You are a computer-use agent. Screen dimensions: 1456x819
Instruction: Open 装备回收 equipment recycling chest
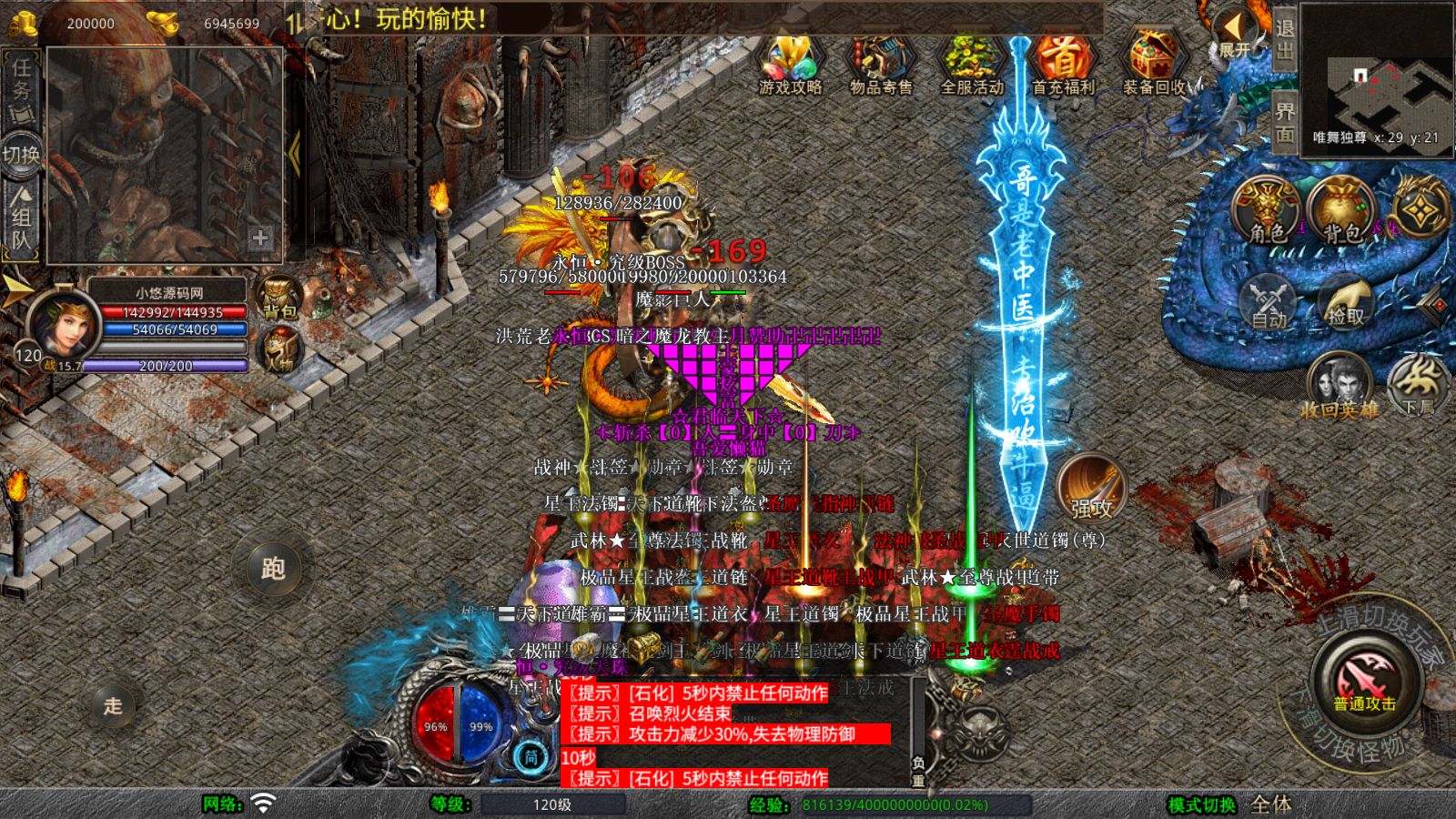[1153, 64]
